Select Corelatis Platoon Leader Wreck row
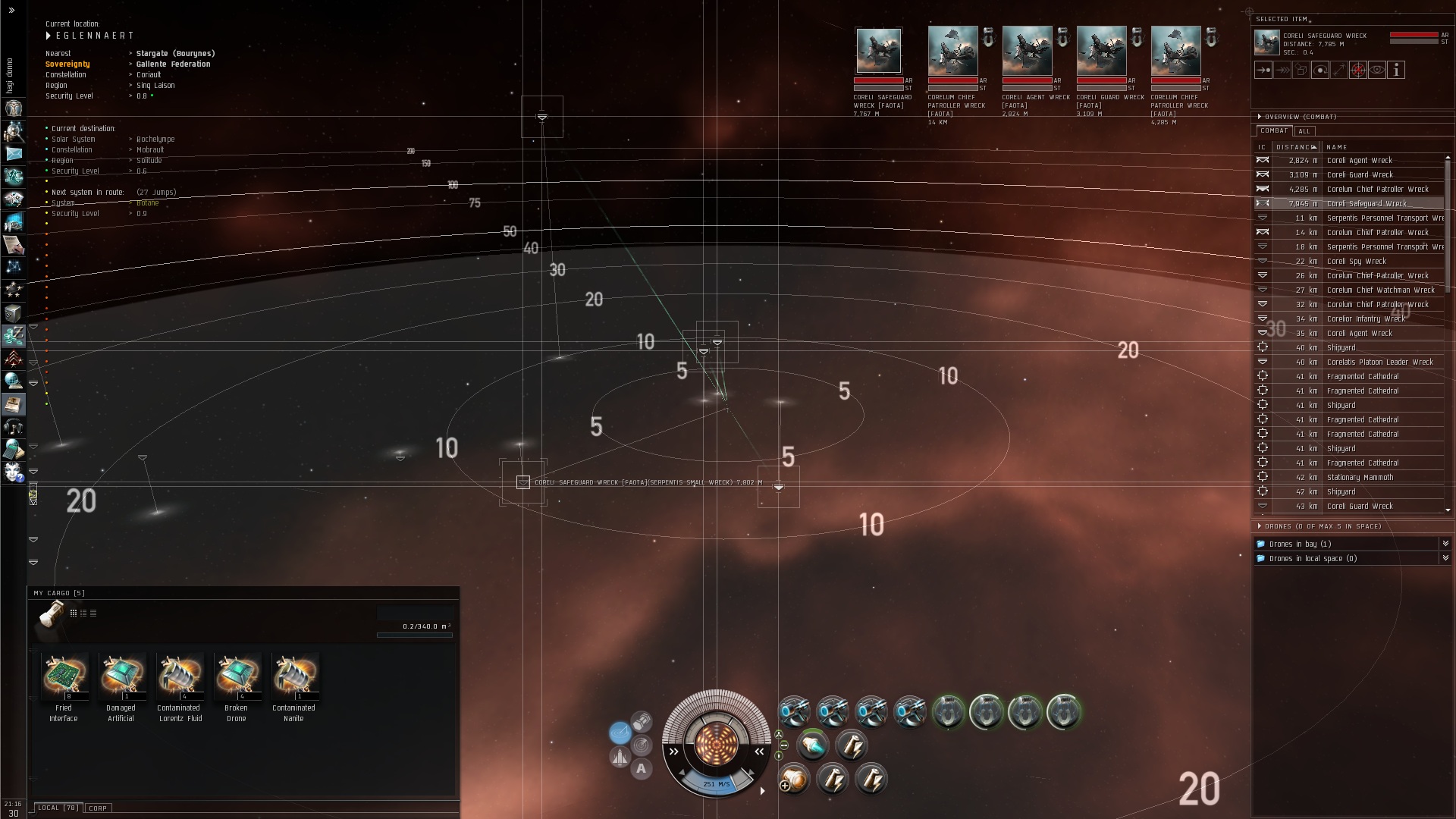The height and width of the screenshot is (819, 1456). [1379, 362]
